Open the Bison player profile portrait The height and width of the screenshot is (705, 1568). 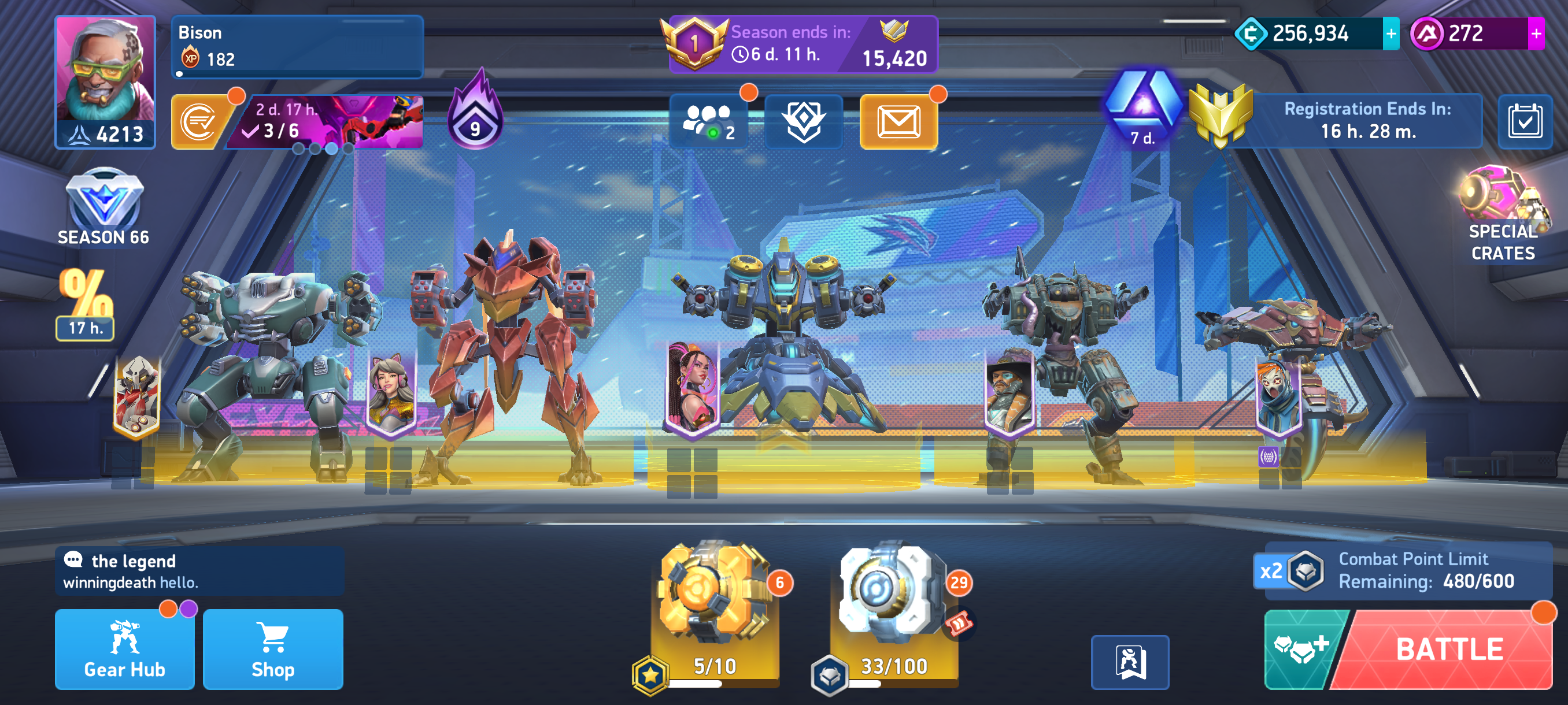(x=105, y=81)
